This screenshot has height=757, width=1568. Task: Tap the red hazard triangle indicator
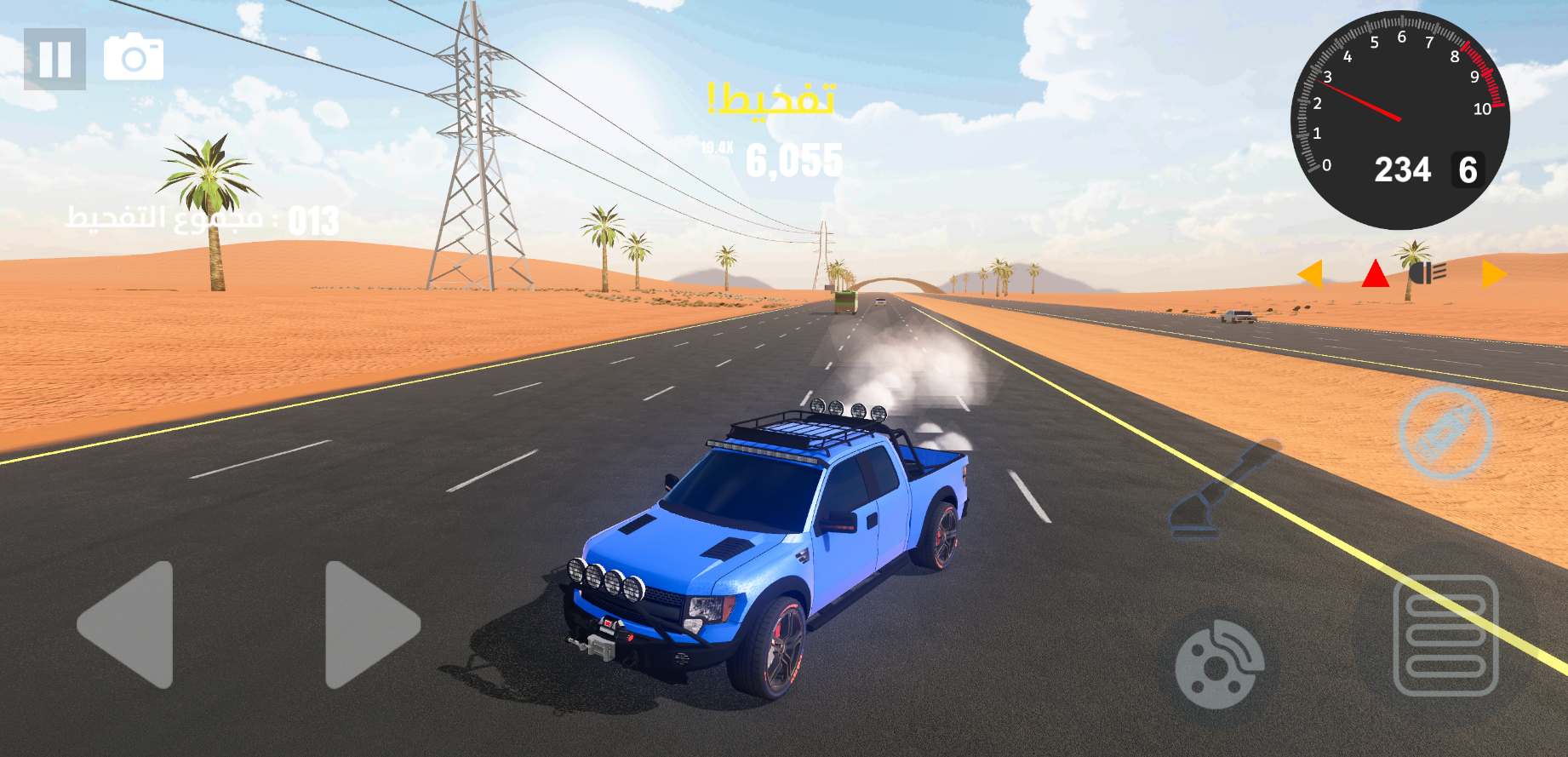click(1374, 274)
